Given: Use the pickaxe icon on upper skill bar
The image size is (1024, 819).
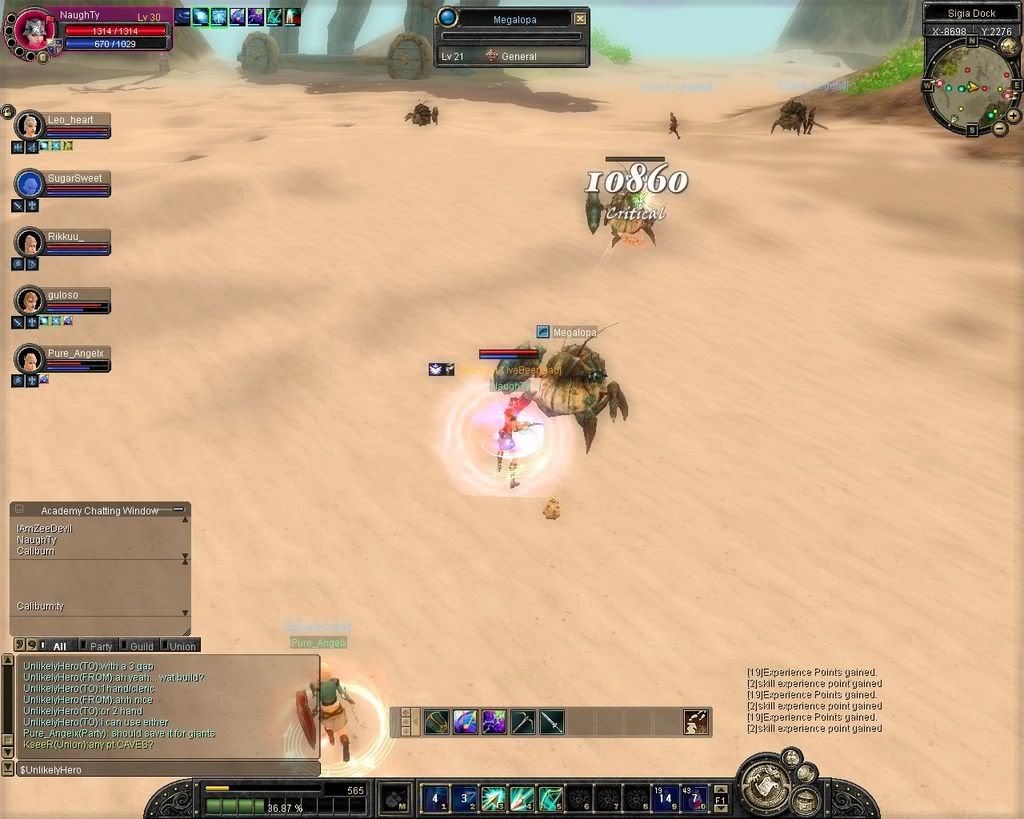Looking at the screenshot, I should pyautogui.click(x=523, y=721).
